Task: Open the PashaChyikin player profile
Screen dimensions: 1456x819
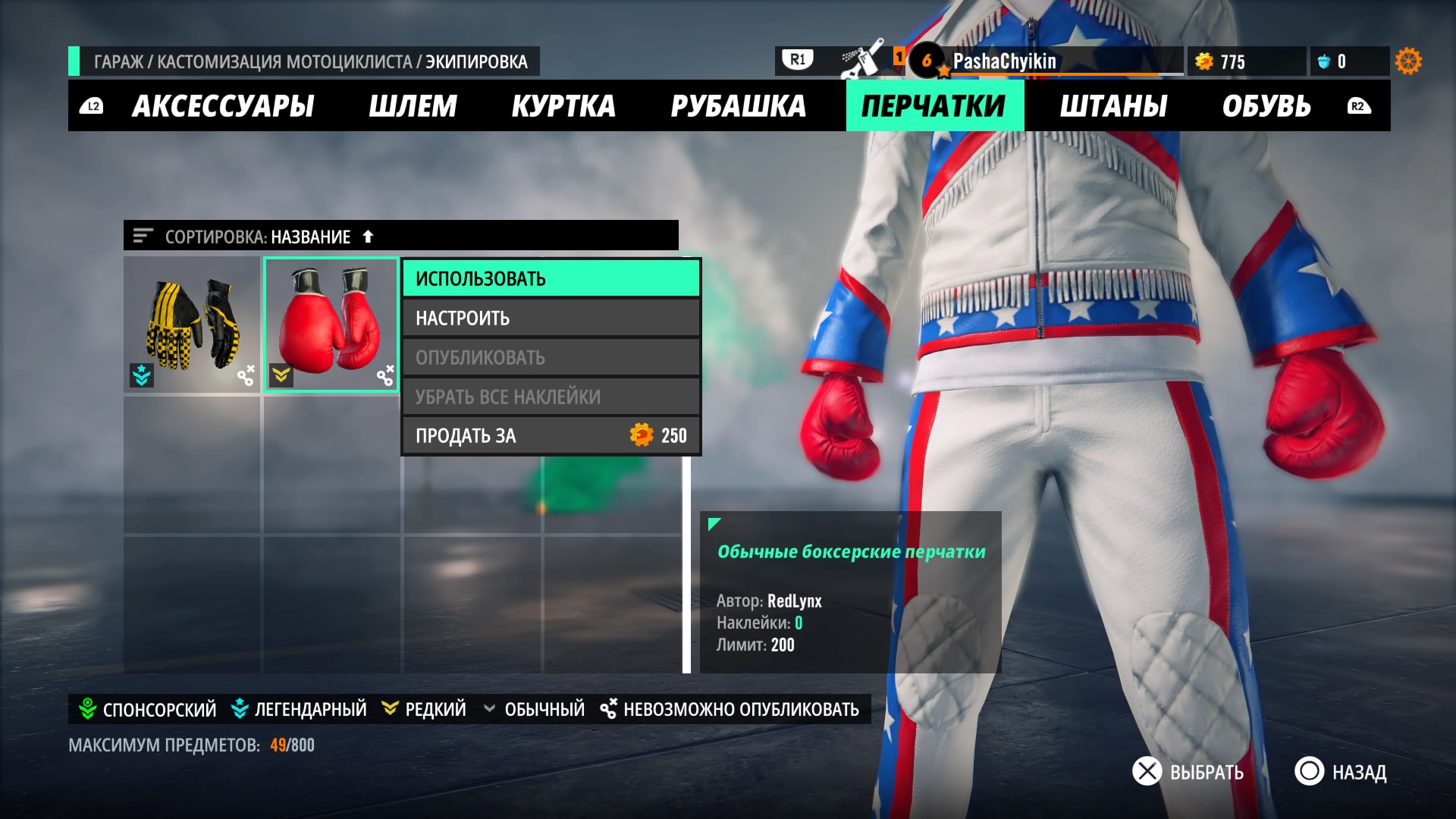Action: click(1004, 61)
